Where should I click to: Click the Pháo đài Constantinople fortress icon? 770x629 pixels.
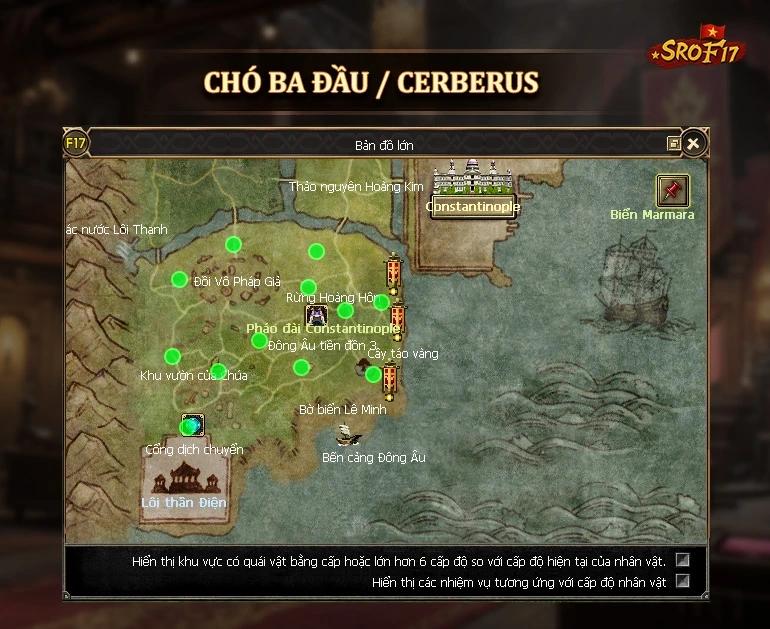tap(316, 314)
